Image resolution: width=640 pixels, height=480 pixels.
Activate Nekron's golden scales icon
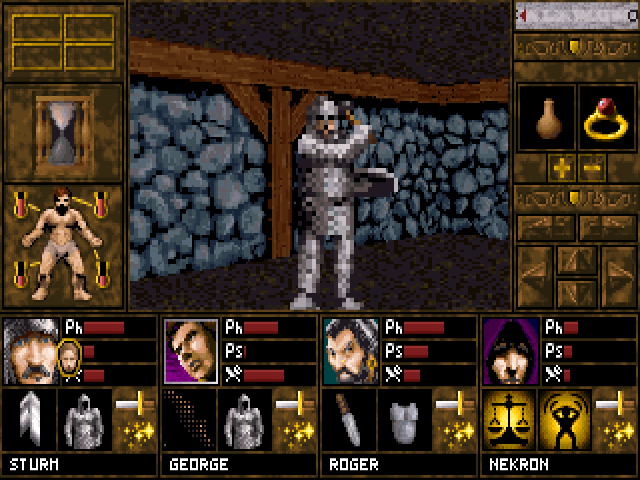(x=507, y=418)
